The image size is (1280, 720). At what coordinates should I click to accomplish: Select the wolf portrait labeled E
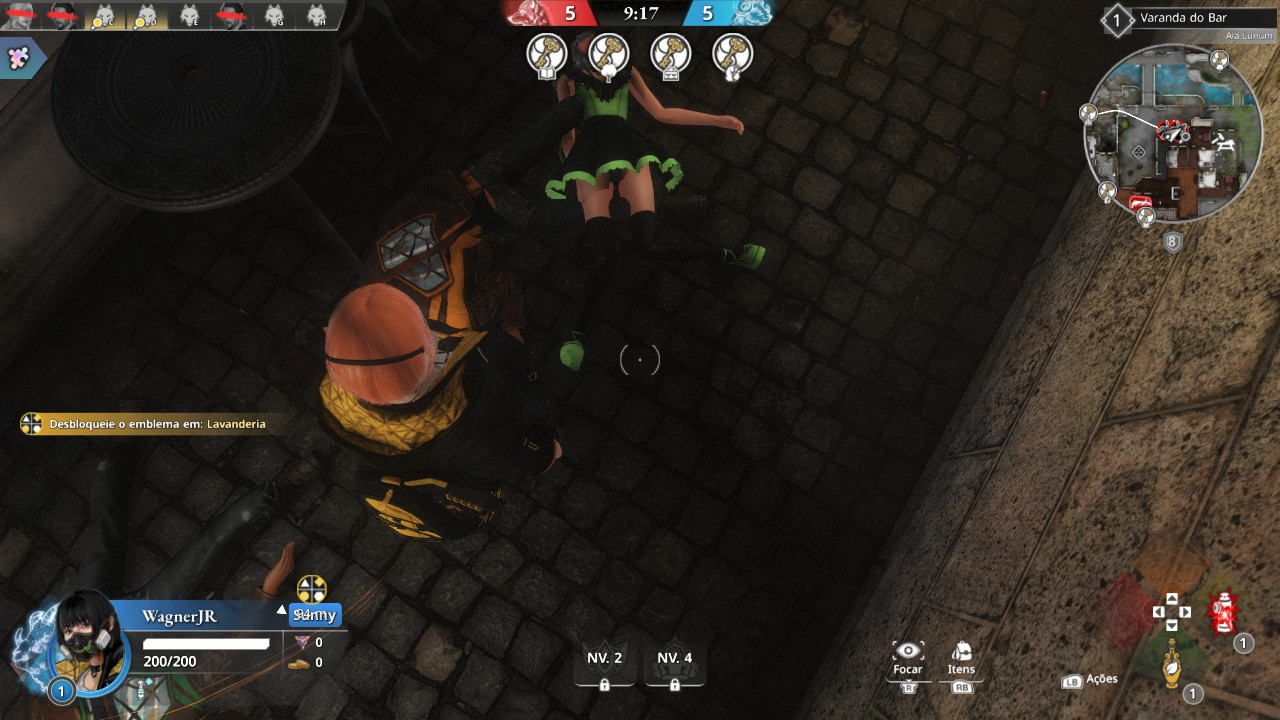pyautogui.click(x=189, y=15)
